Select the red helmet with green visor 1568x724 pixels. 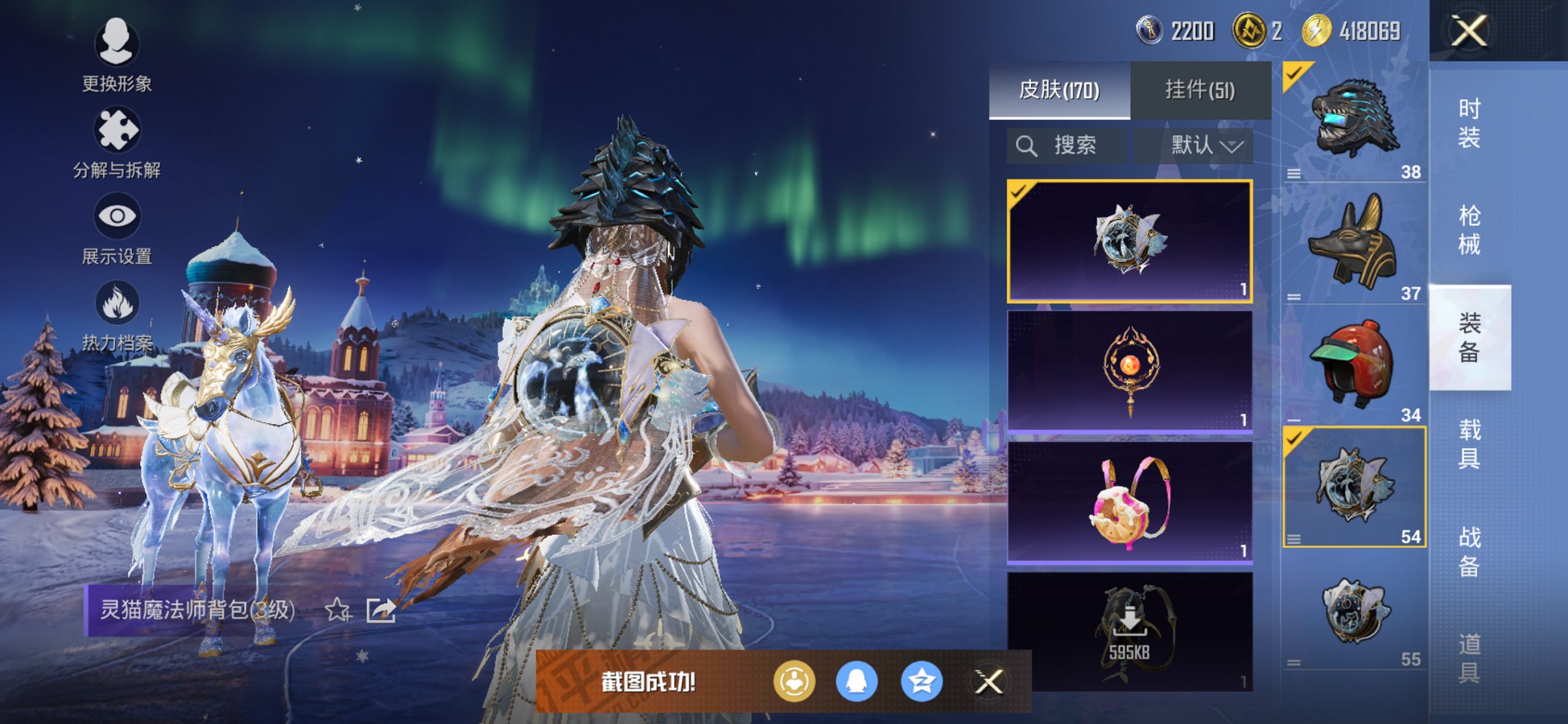(x=1354, y=364)
